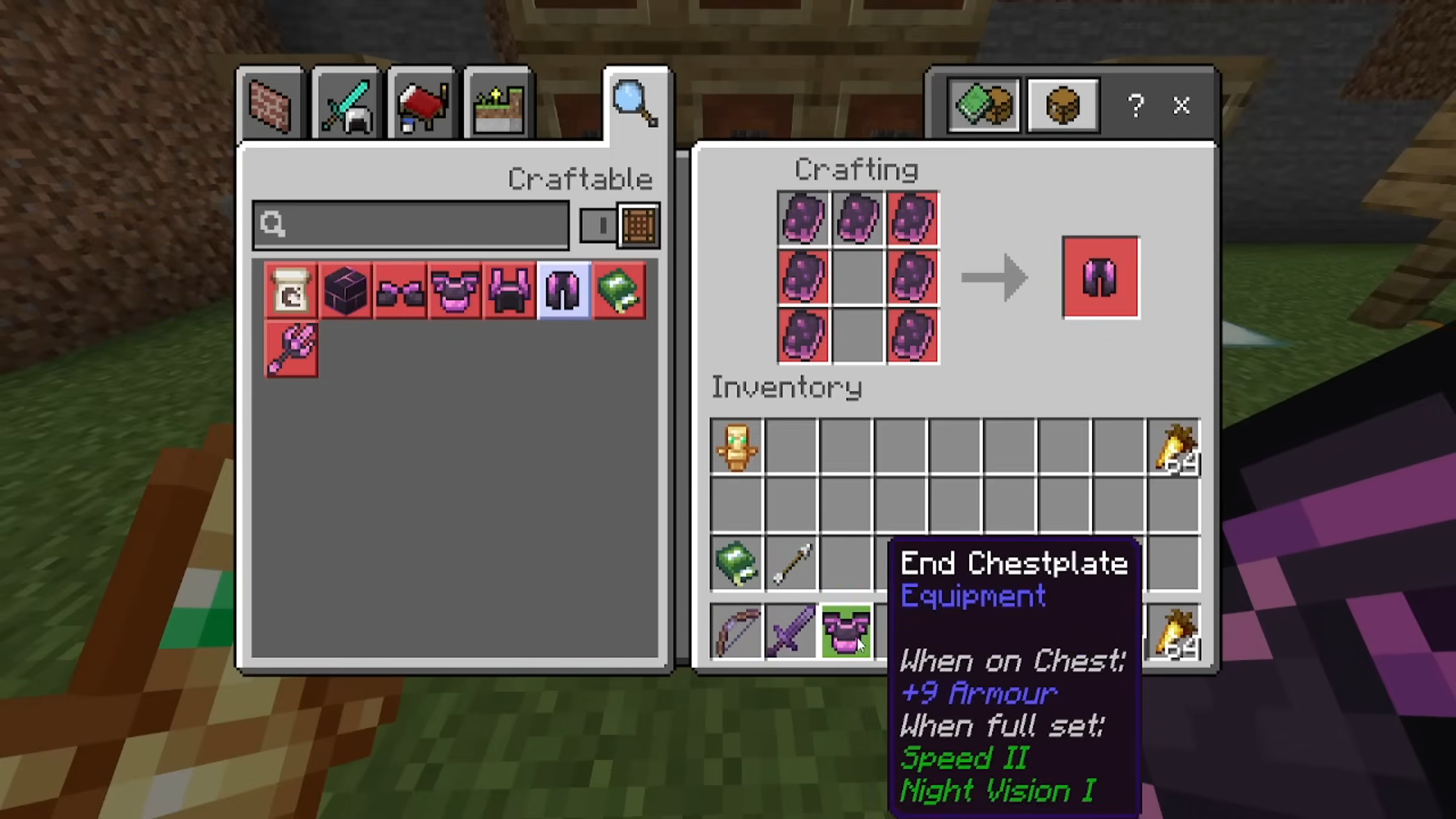Open the Items tab with red bed
The height and width of the screenshot is (819, 1456).
click(422, 105)
